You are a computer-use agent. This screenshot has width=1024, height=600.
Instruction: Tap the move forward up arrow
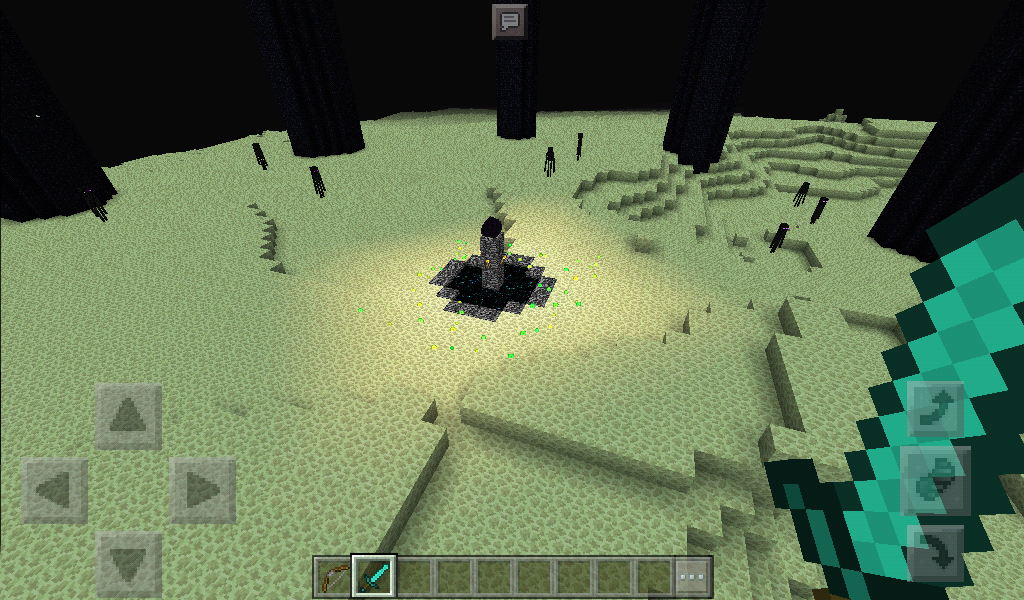129,416
